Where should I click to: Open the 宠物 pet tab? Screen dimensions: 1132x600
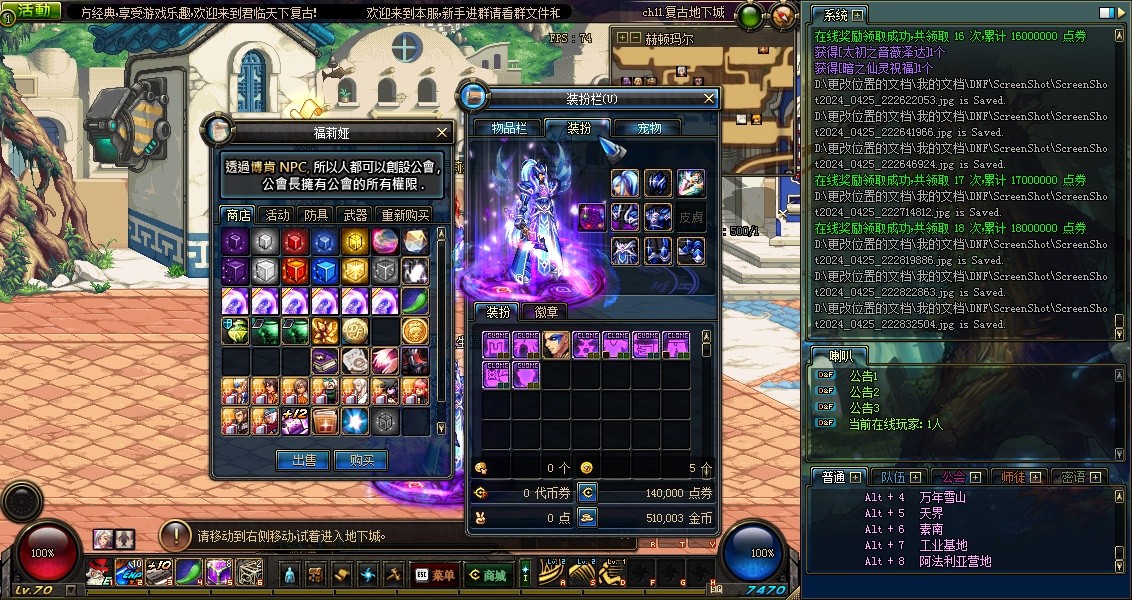point(650,128)
